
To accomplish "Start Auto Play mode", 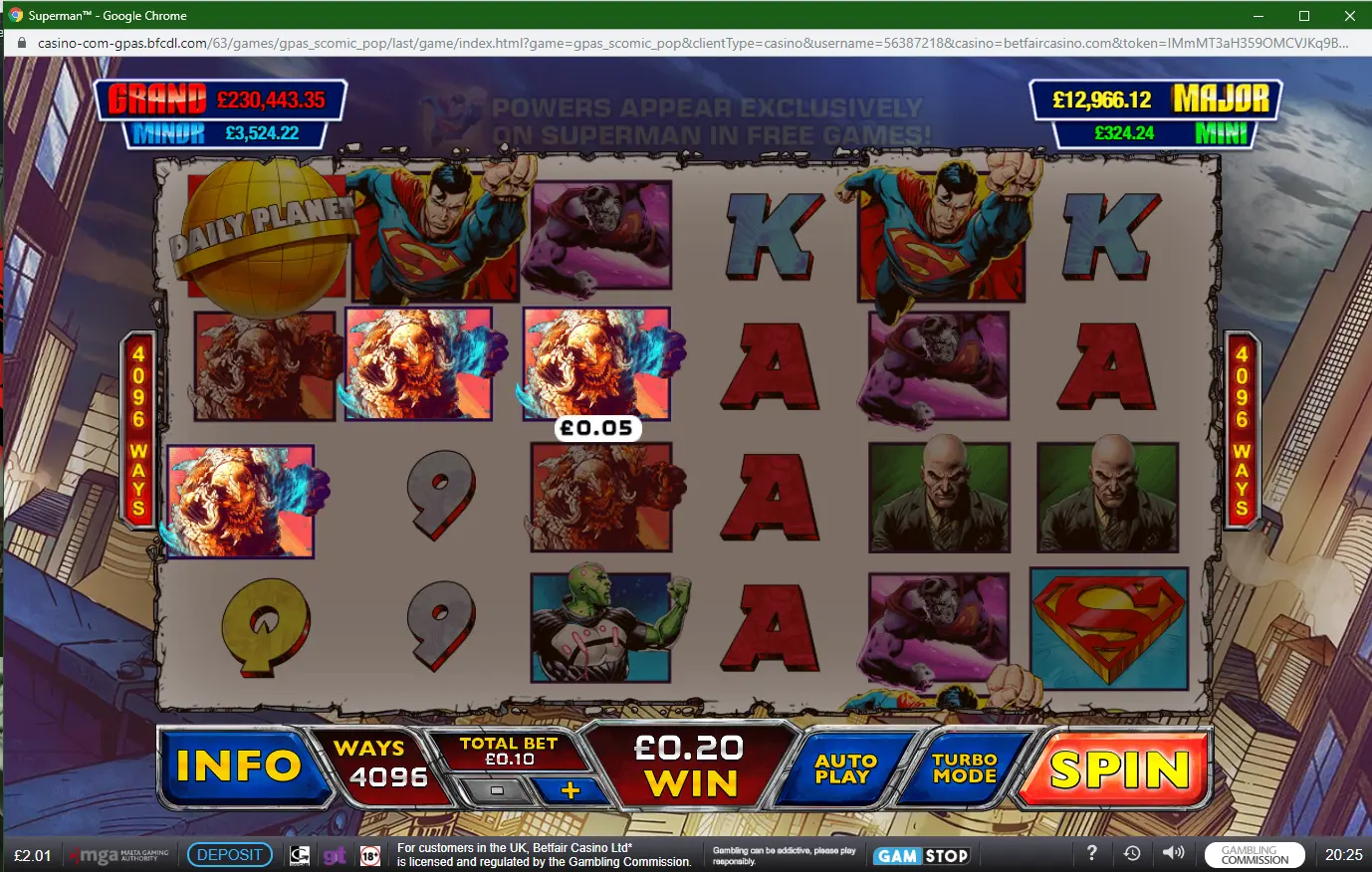I will 845,768.
